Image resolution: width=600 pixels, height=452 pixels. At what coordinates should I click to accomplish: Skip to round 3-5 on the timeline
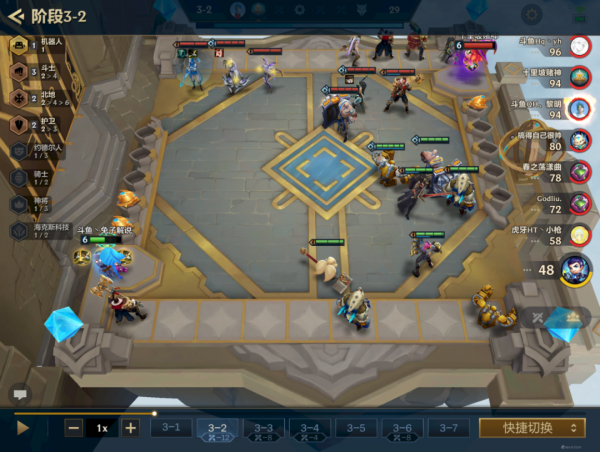(x=356, y=427)
